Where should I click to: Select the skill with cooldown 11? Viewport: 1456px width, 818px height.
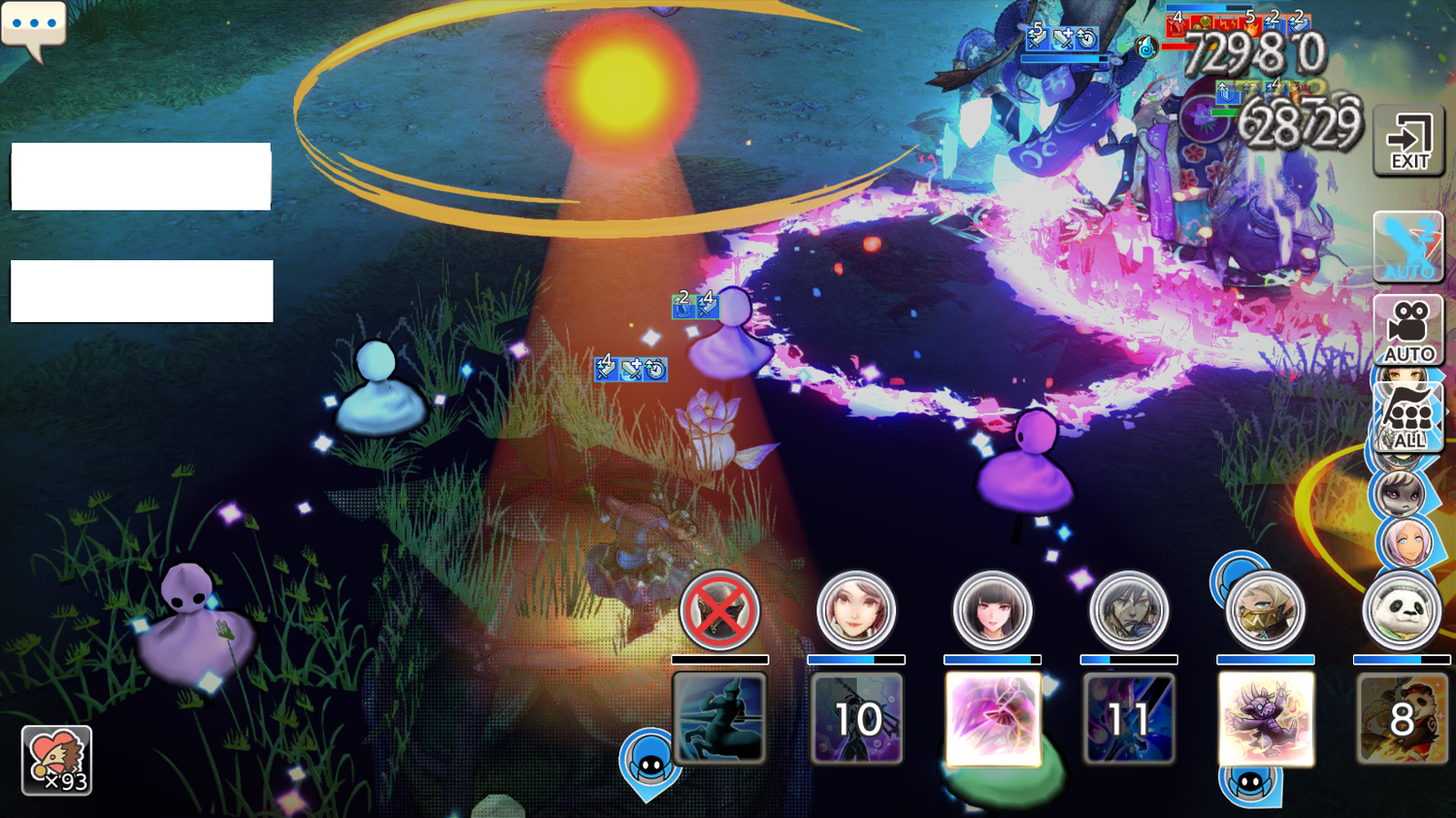(x=1129, y=719)
